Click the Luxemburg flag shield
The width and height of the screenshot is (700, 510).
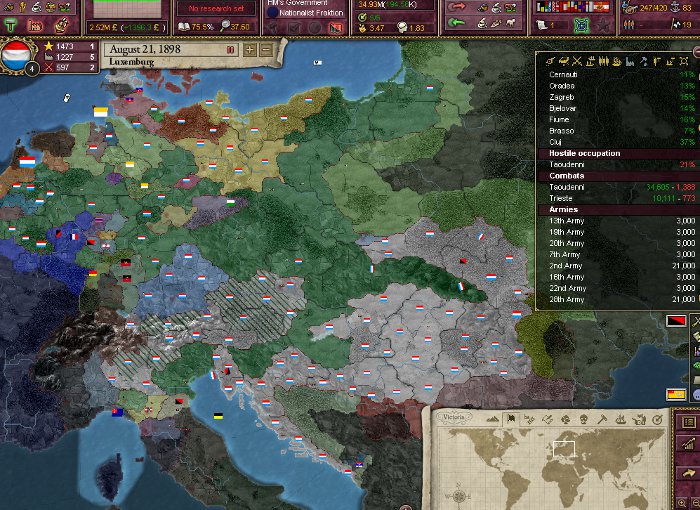[x=18, y=53]
